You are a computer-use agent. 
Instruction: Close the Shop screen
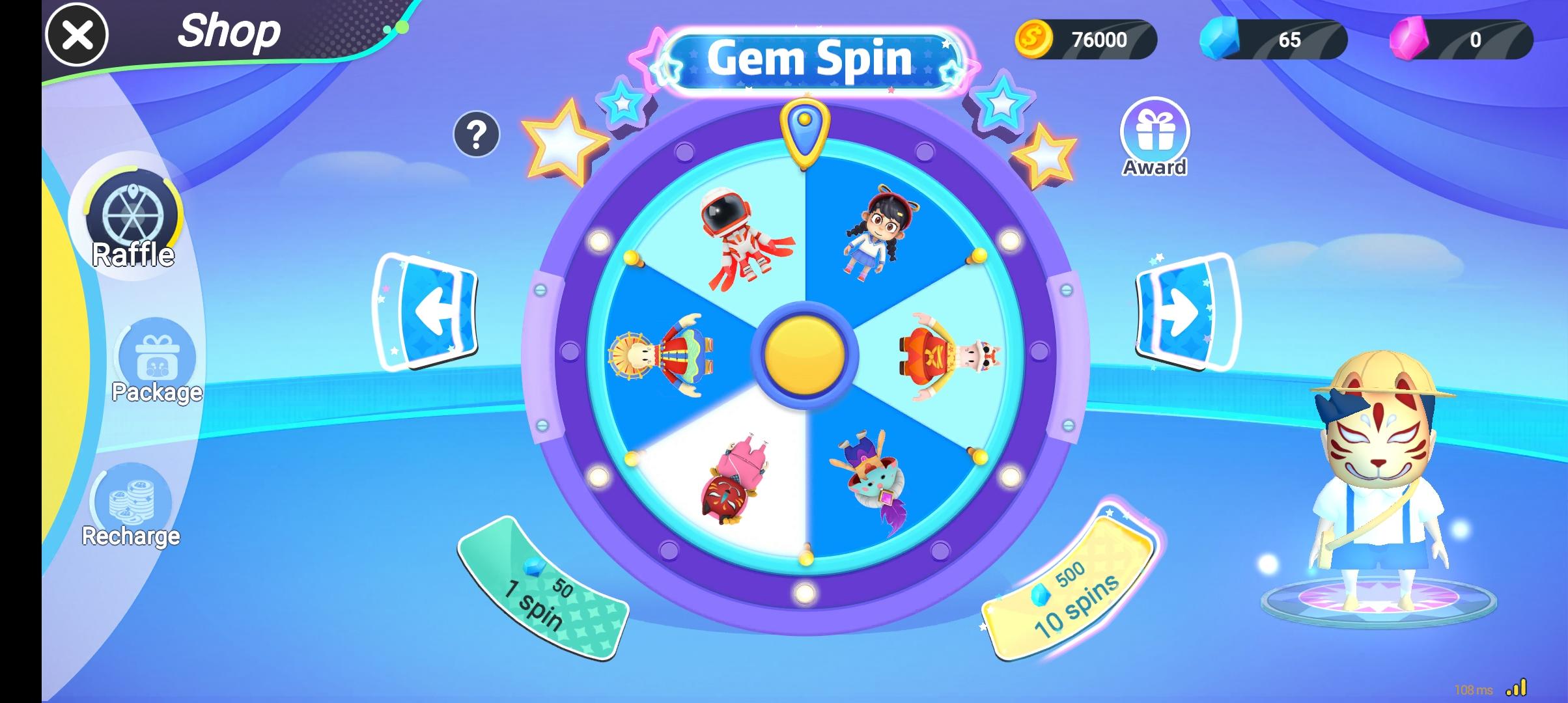pyautogui.click(x=78, y=36)
